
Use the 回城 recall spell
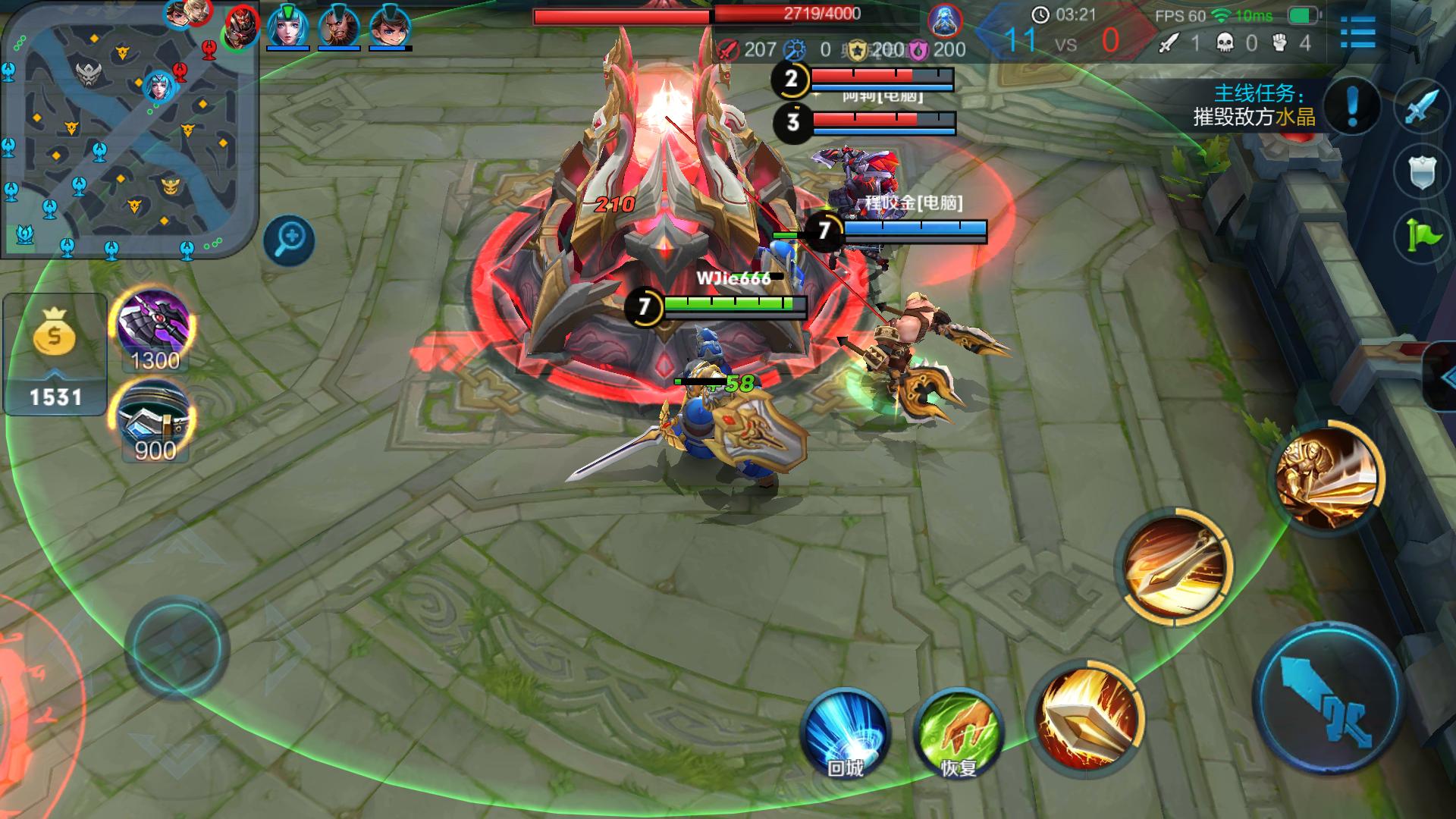845,732
